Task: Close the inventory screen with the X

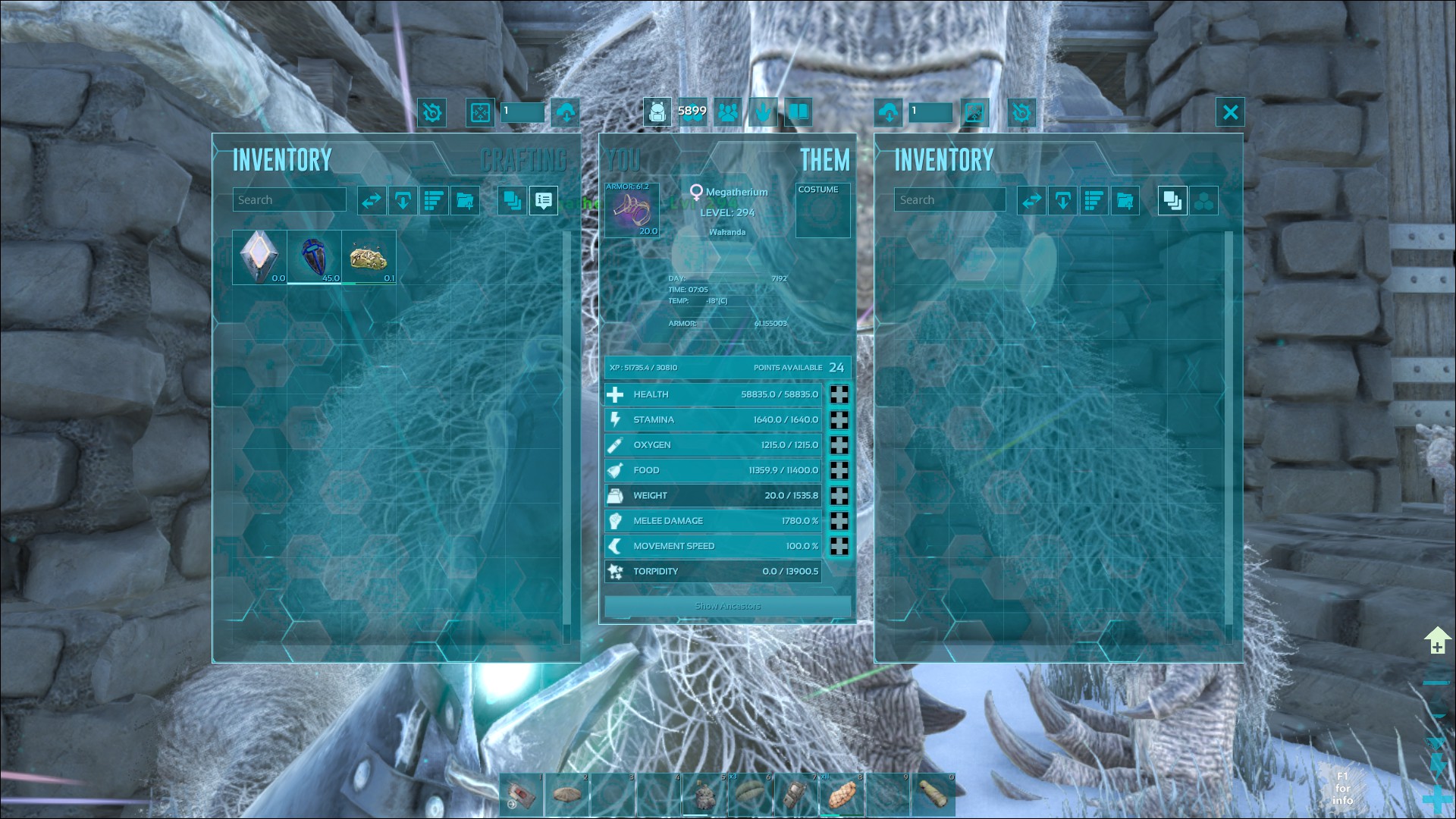Action: [x=1230, y=113]
